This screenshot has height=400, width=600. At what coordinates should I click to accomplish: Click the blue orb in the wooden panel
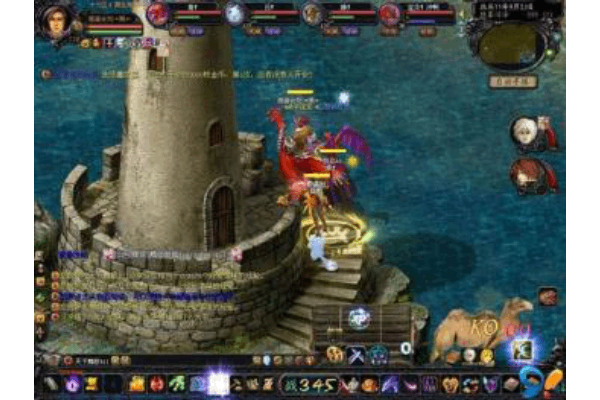359,319
